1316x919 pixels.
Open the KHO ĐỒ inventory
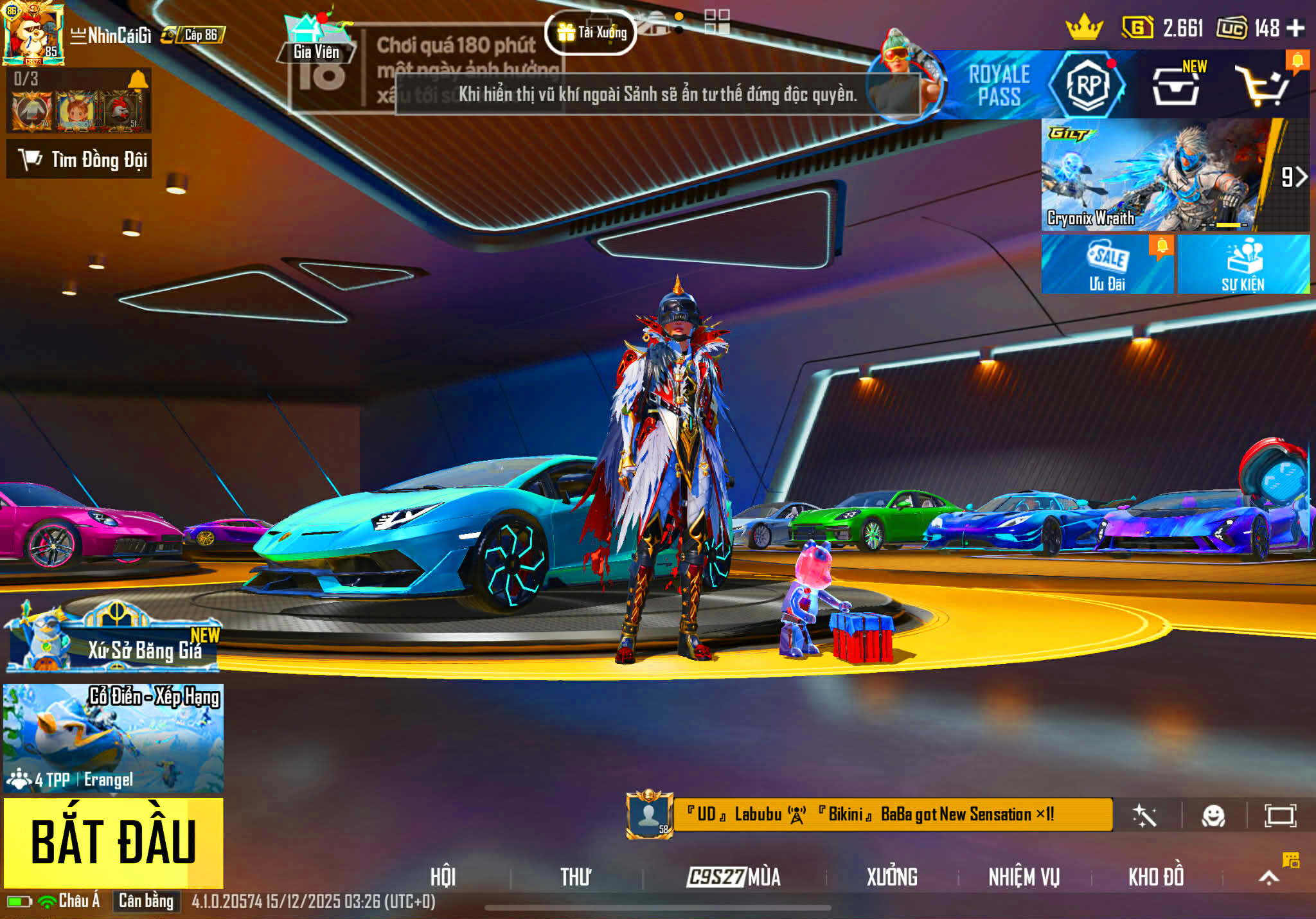pyautogui.click(x=1156, y=877)
